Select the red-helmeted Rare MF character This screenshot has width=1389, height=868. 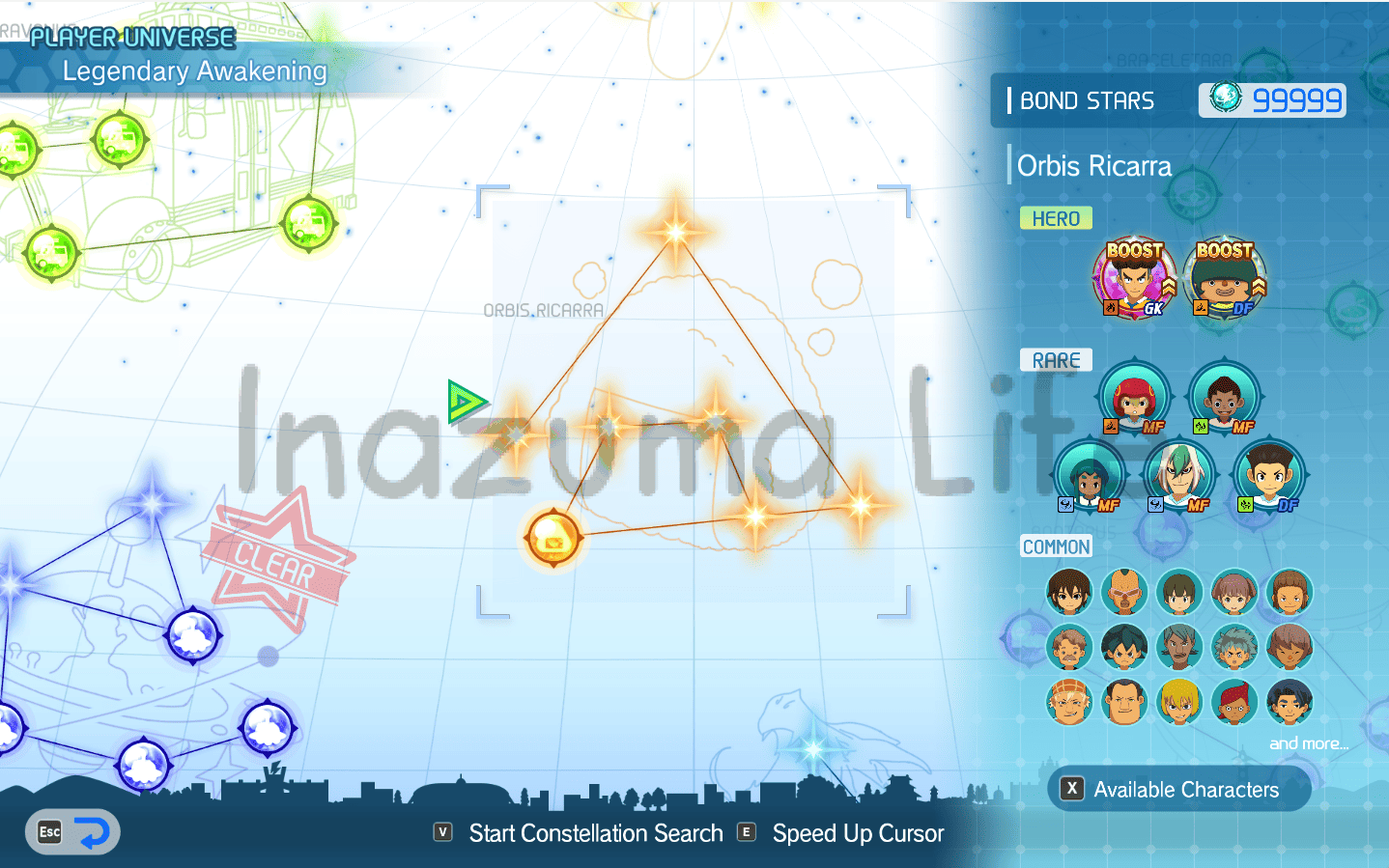click(x=1135, y=396)
